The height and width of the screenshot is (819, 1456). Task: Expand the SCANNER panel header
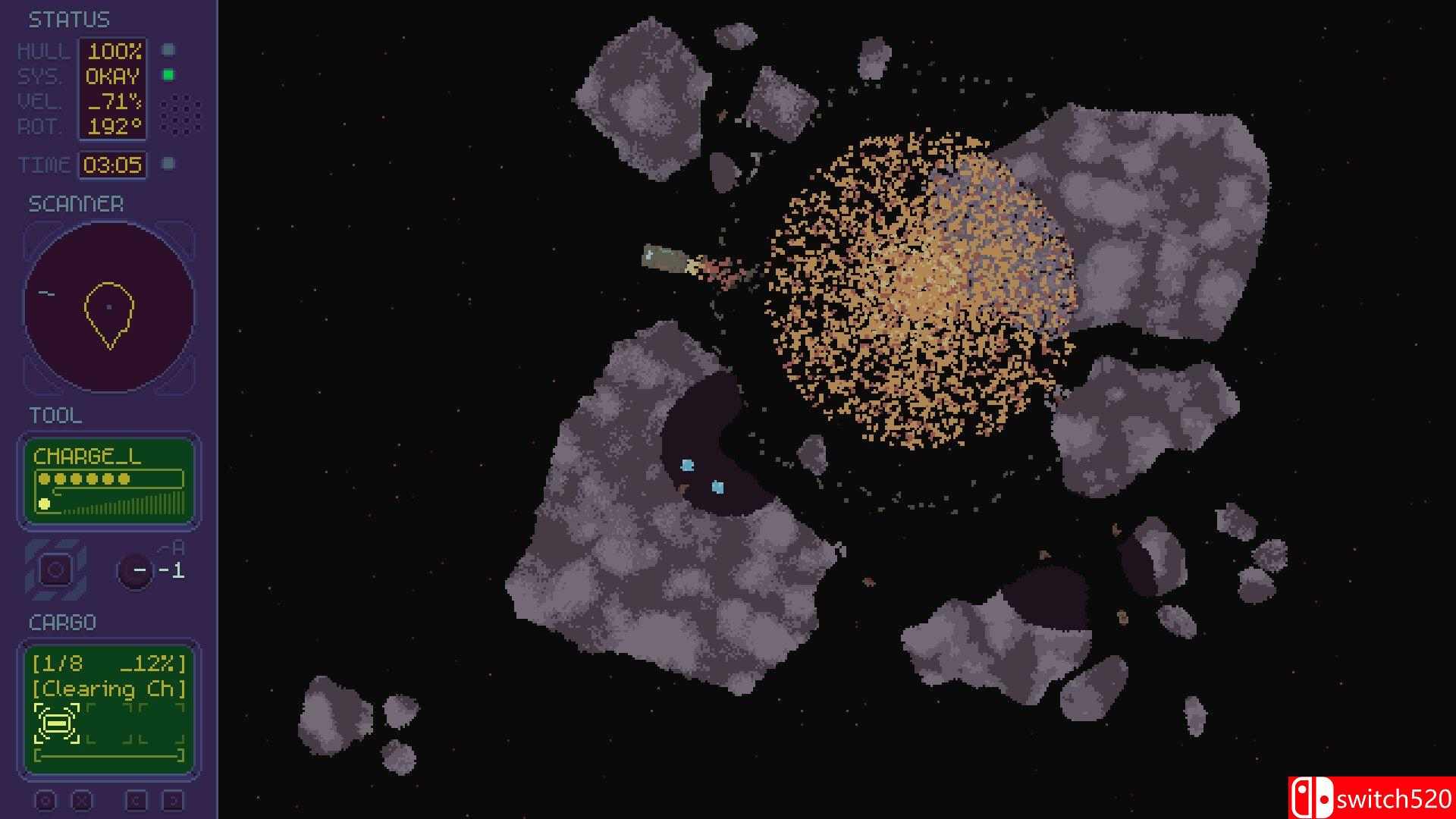(76, 203)
